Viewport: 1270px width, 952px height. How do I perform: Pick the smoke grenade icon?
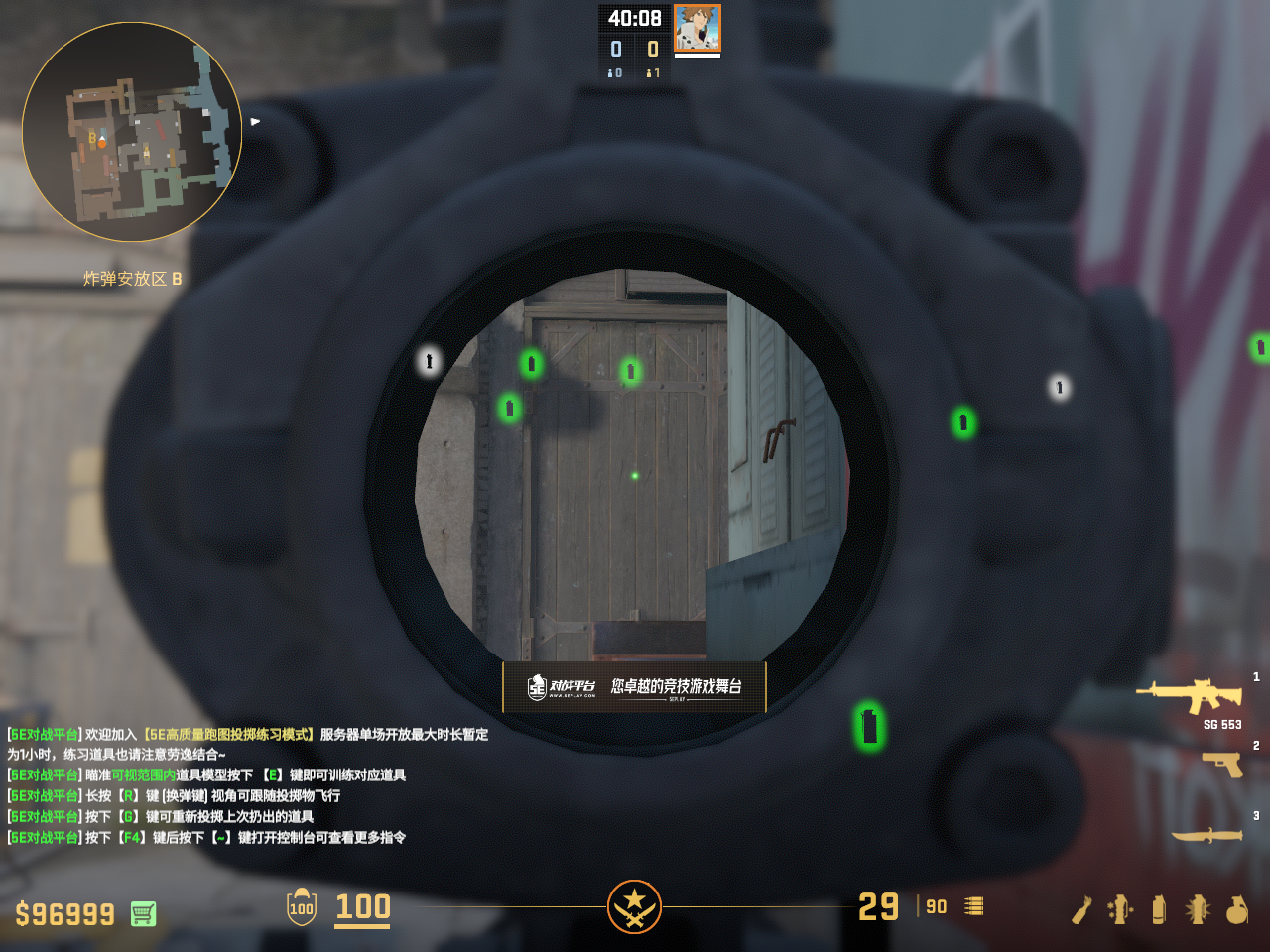(x=1159, y=909)
